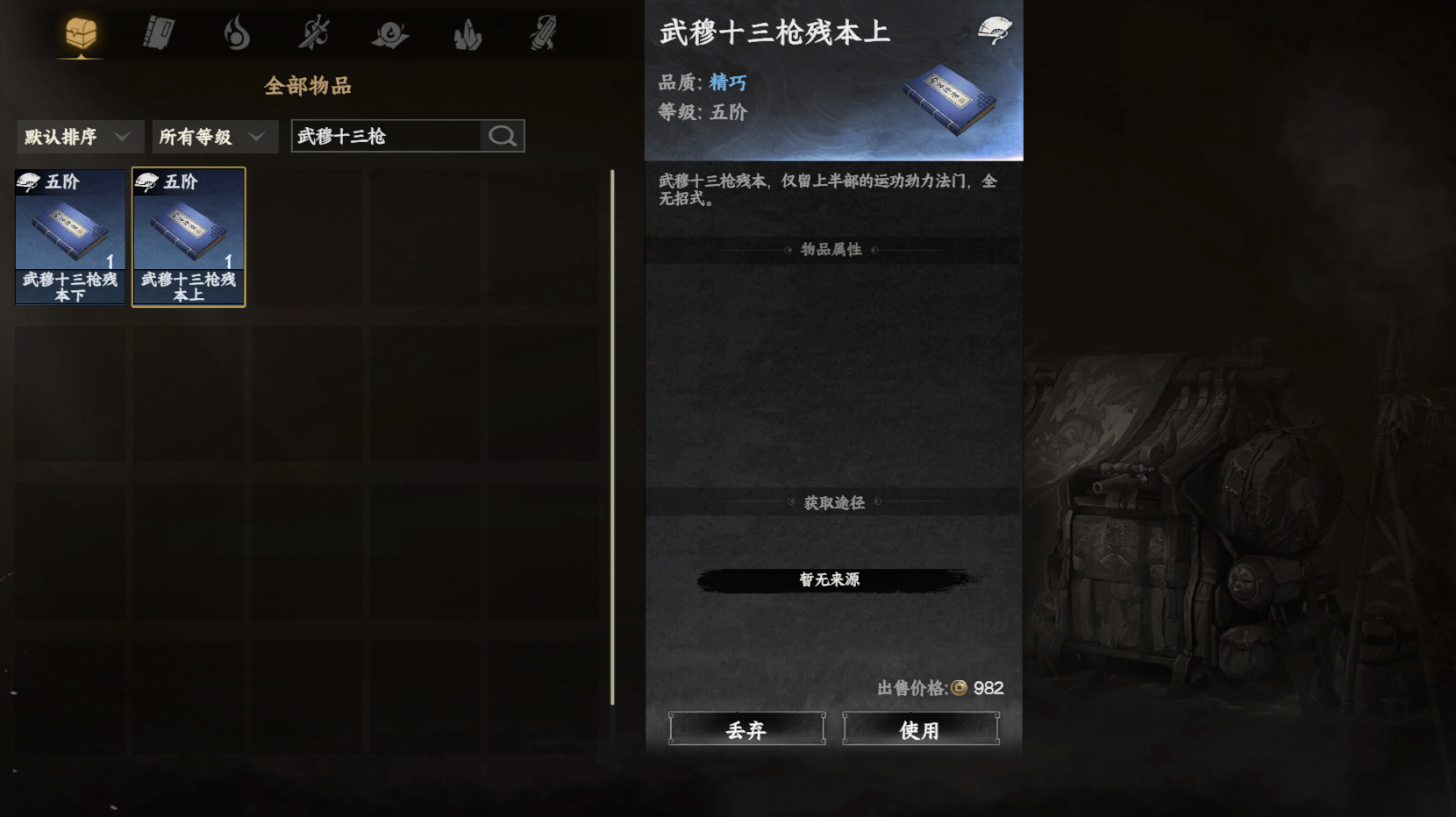The width and height of the screenshot is (1456, 817).
Task: Expand the 物品属性 section header
Action: pyautogui.click(x=831, y=249)
